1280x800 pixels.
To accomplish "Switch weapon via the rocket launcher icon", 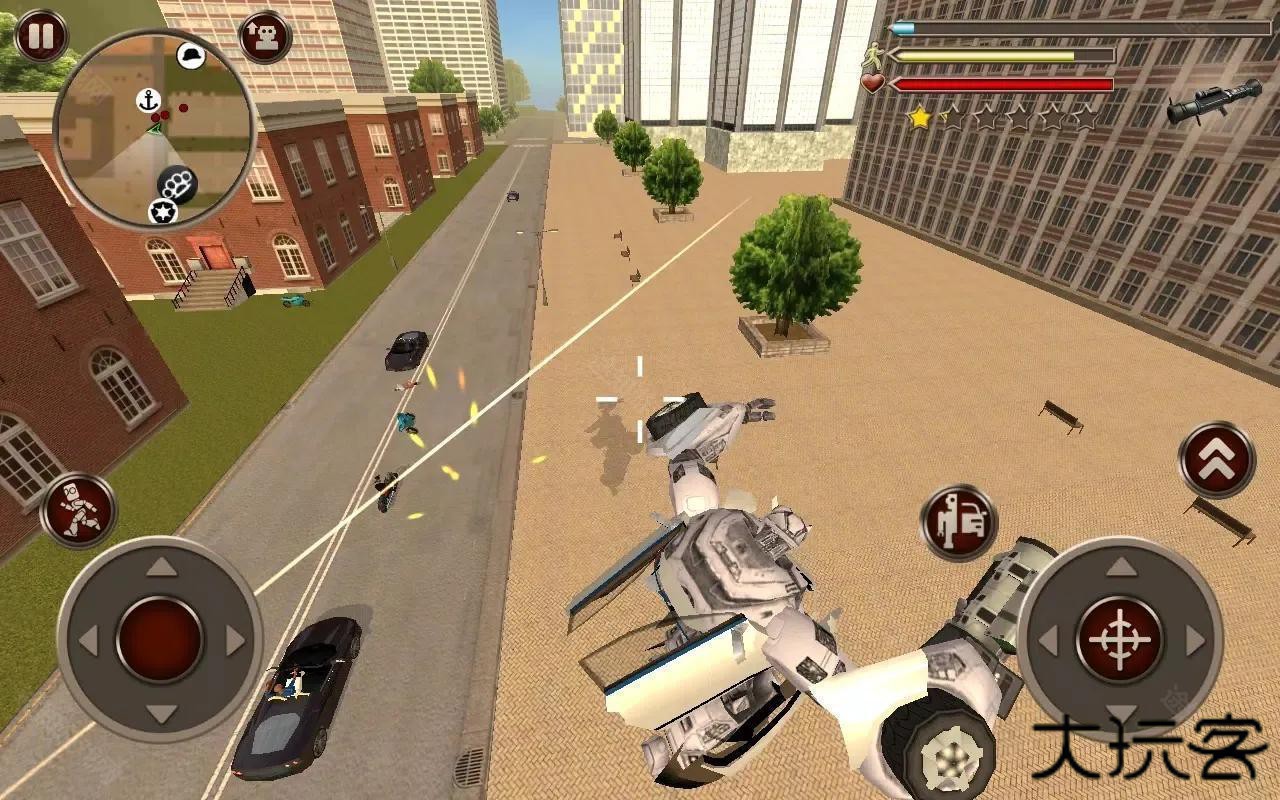I will pyautogui.click(x=1213, y=102).
